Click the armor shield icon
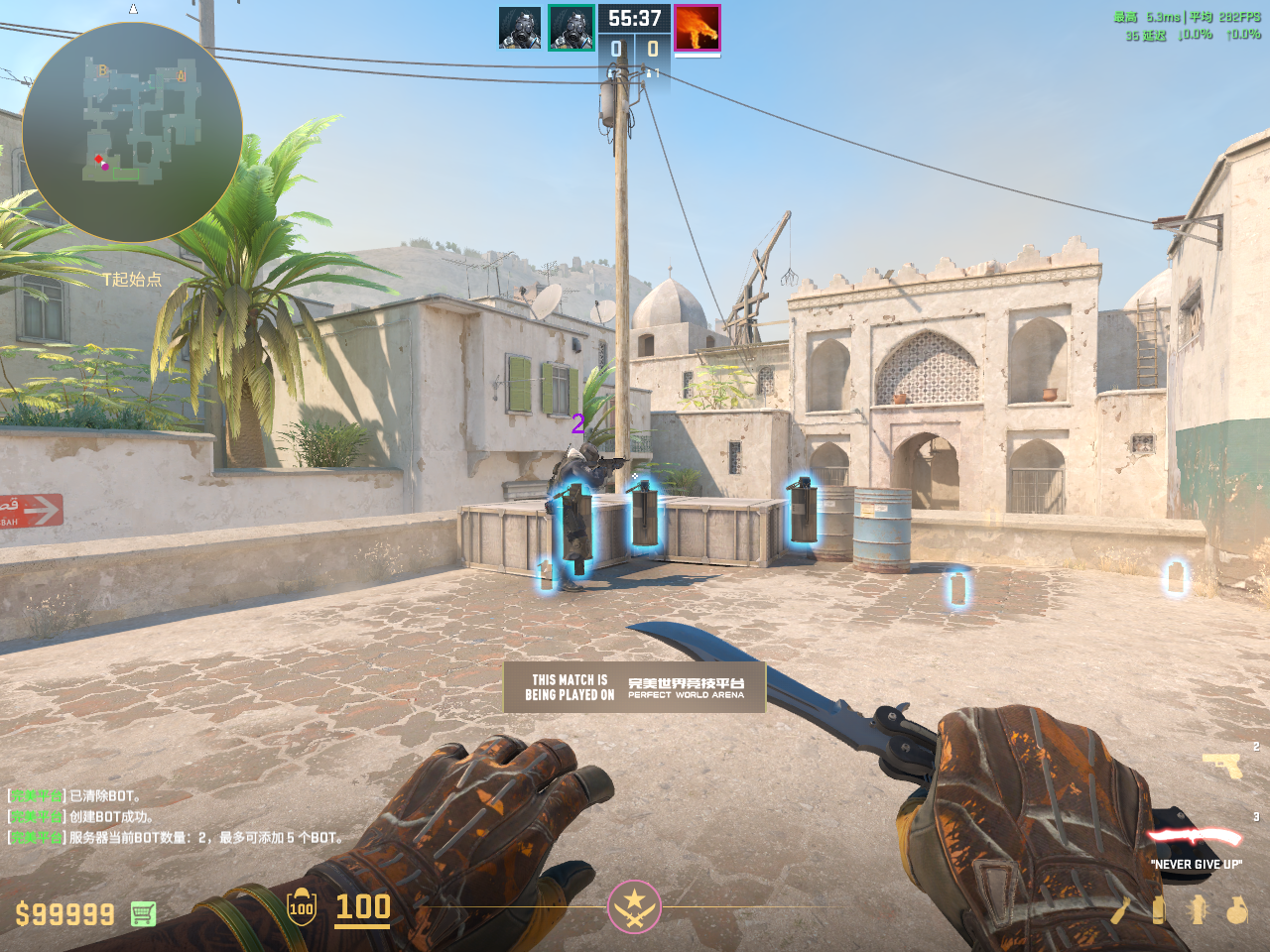This screenshot has width=1270, height=952. [x=302, y=907]
